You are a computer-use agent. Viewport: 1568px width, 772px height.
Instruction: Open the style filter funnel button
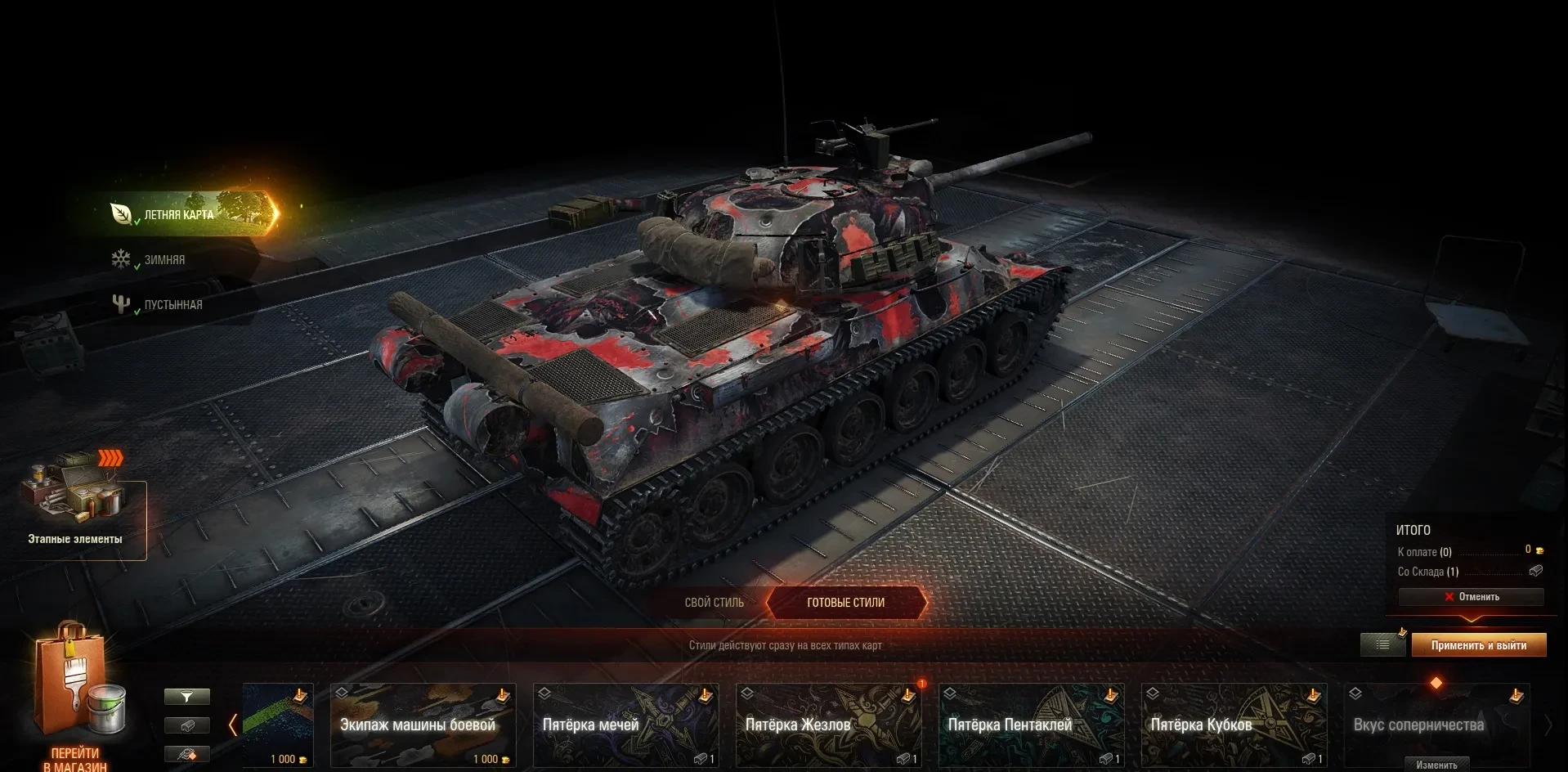tap(187, 697)
